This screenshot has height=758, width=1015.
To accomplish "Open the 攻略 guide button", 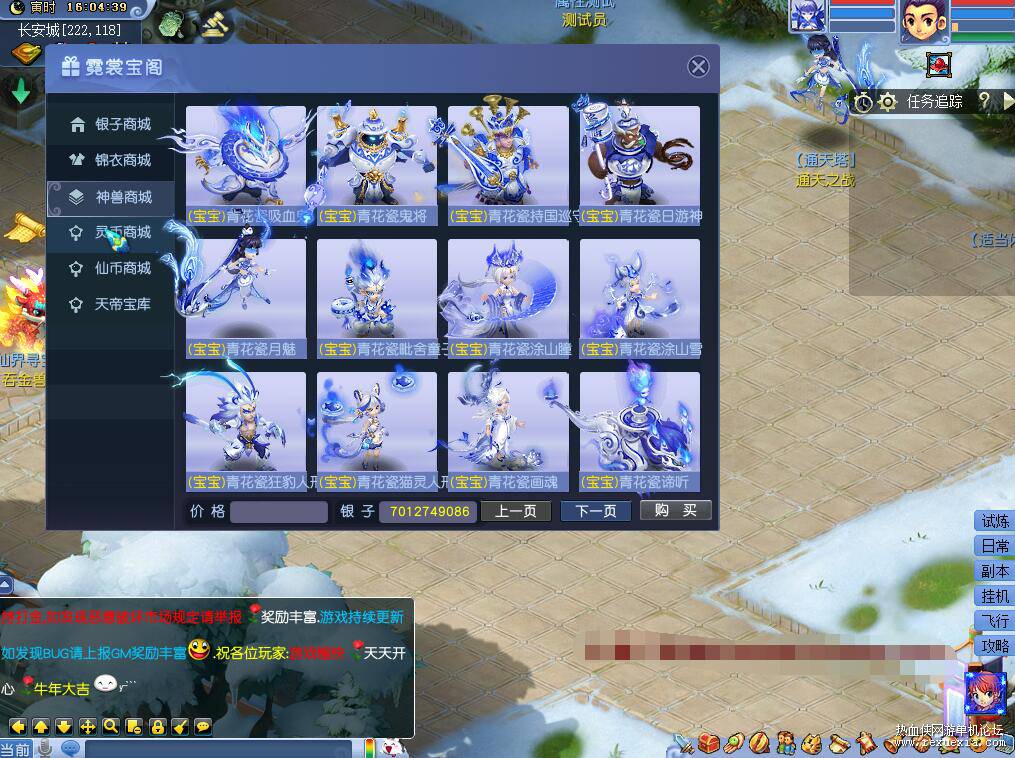I will (994, 646).
